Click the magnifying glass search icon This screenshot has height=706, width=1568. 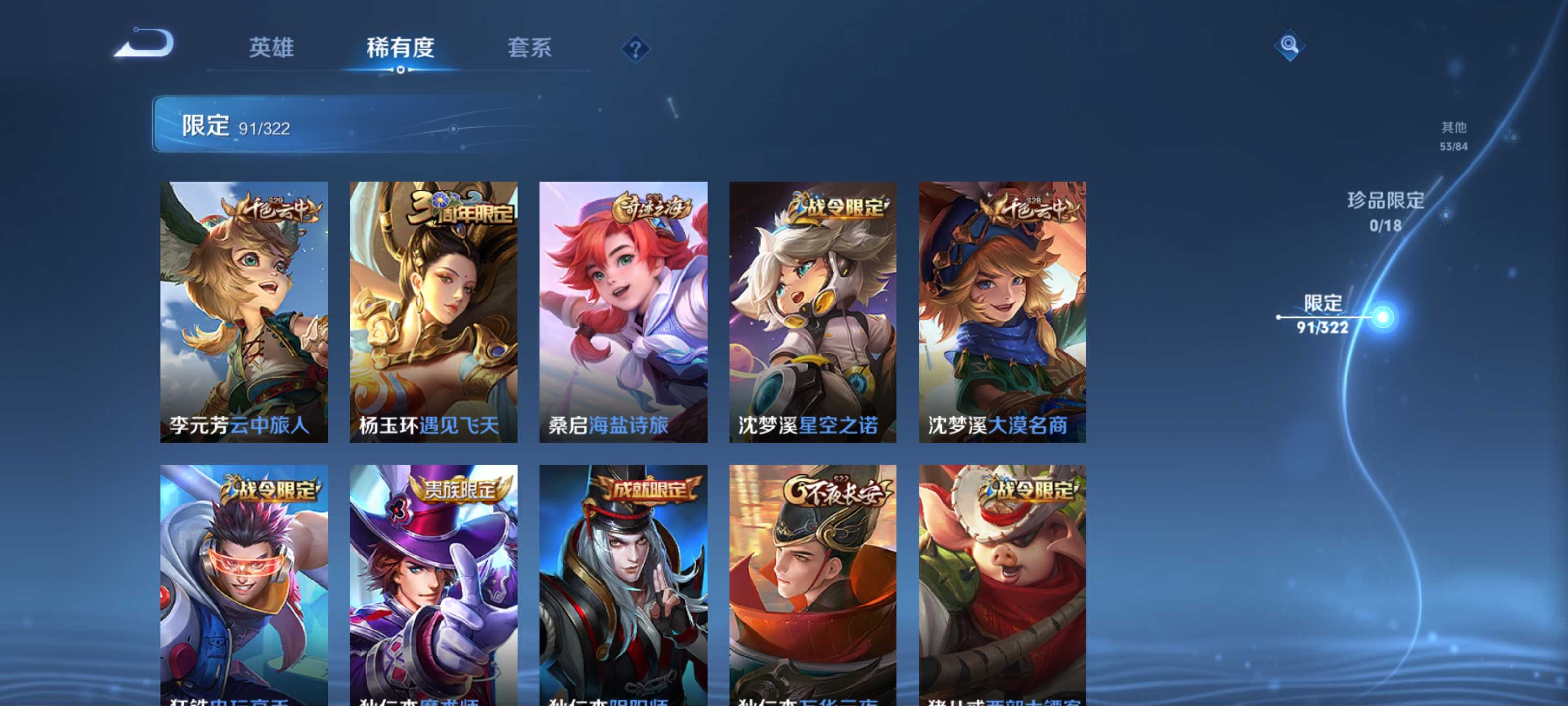1289,45
